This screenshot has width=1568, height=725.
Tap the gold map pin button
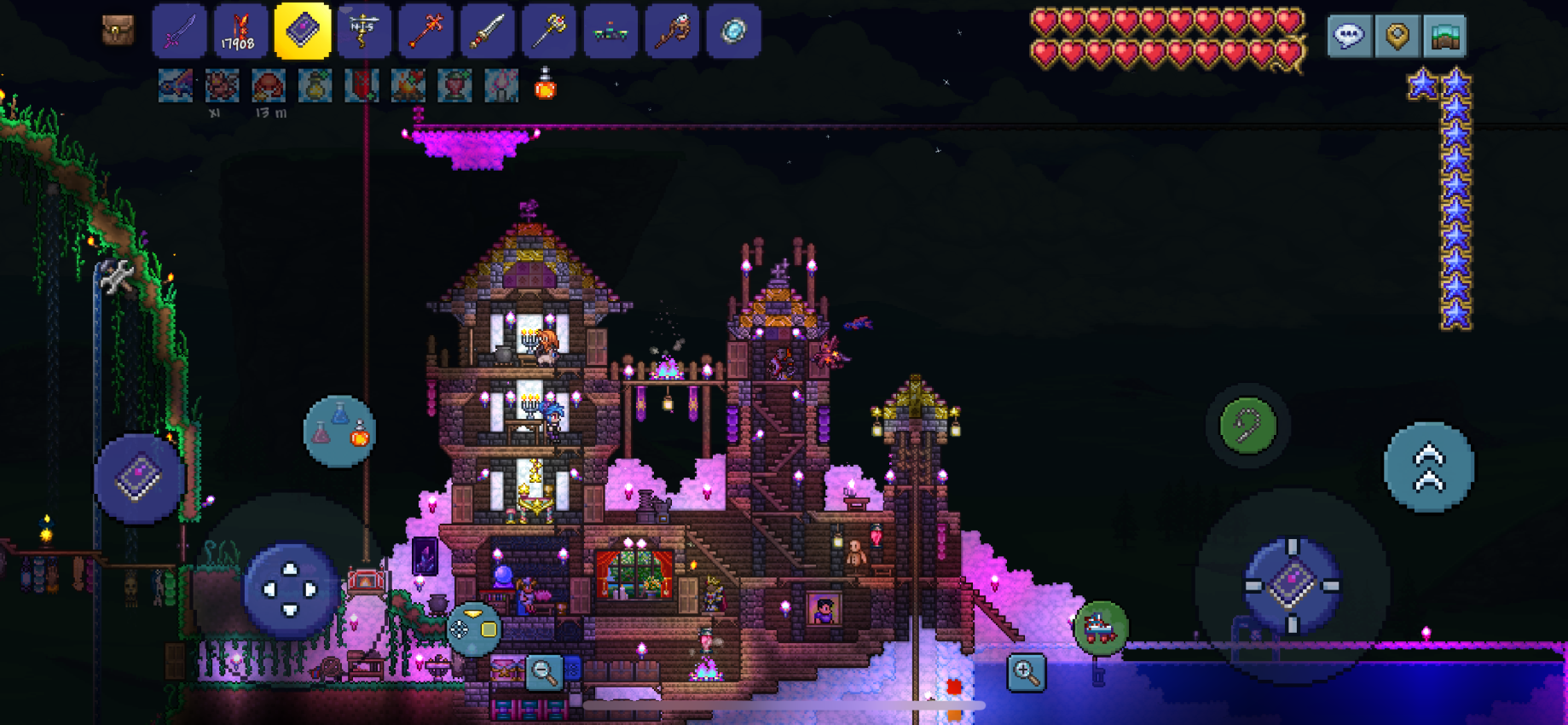tap(1397, 36)
